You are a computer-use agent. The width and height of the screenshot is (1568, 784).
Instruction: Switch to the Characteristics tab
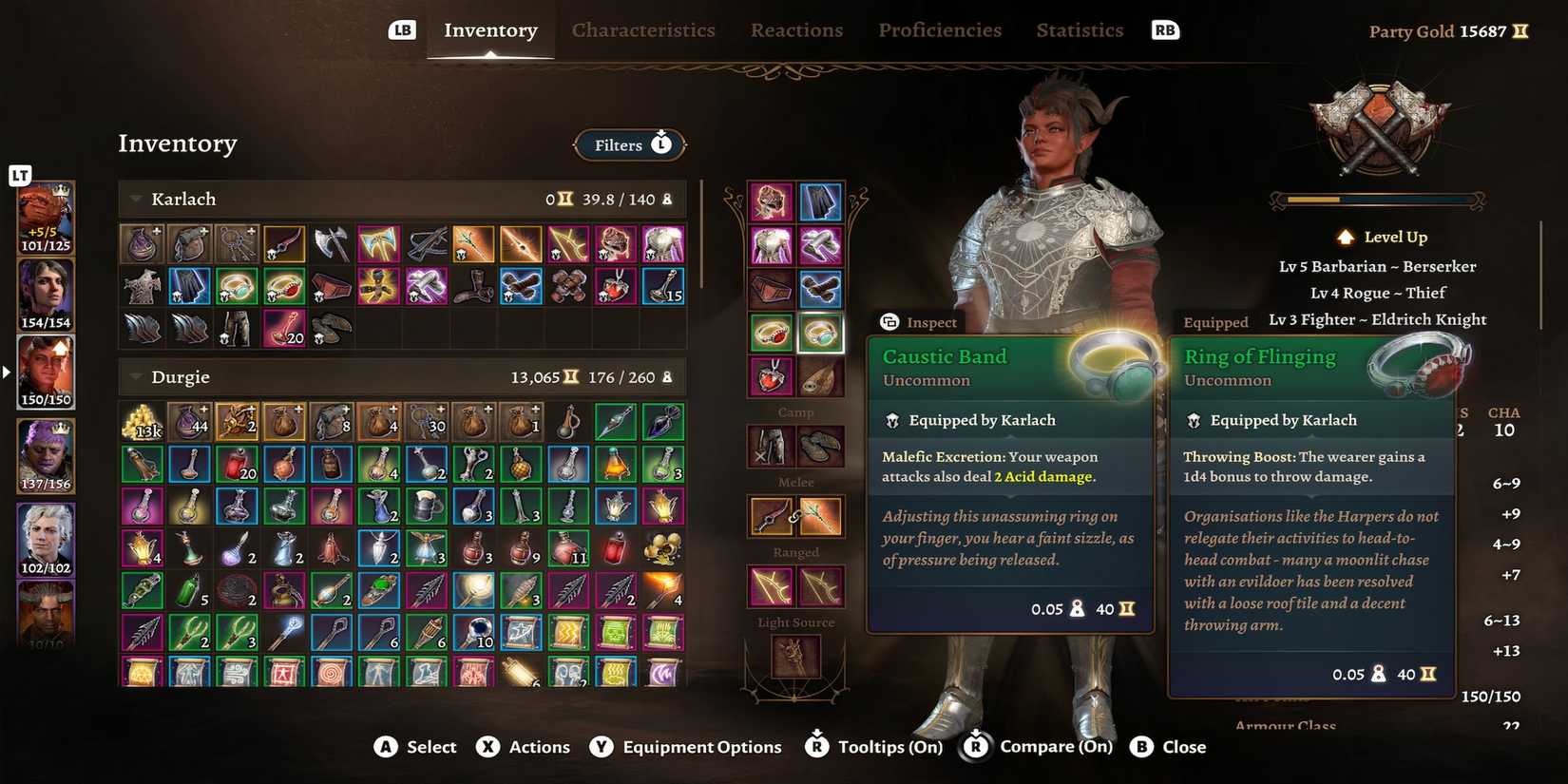point(643,29)
